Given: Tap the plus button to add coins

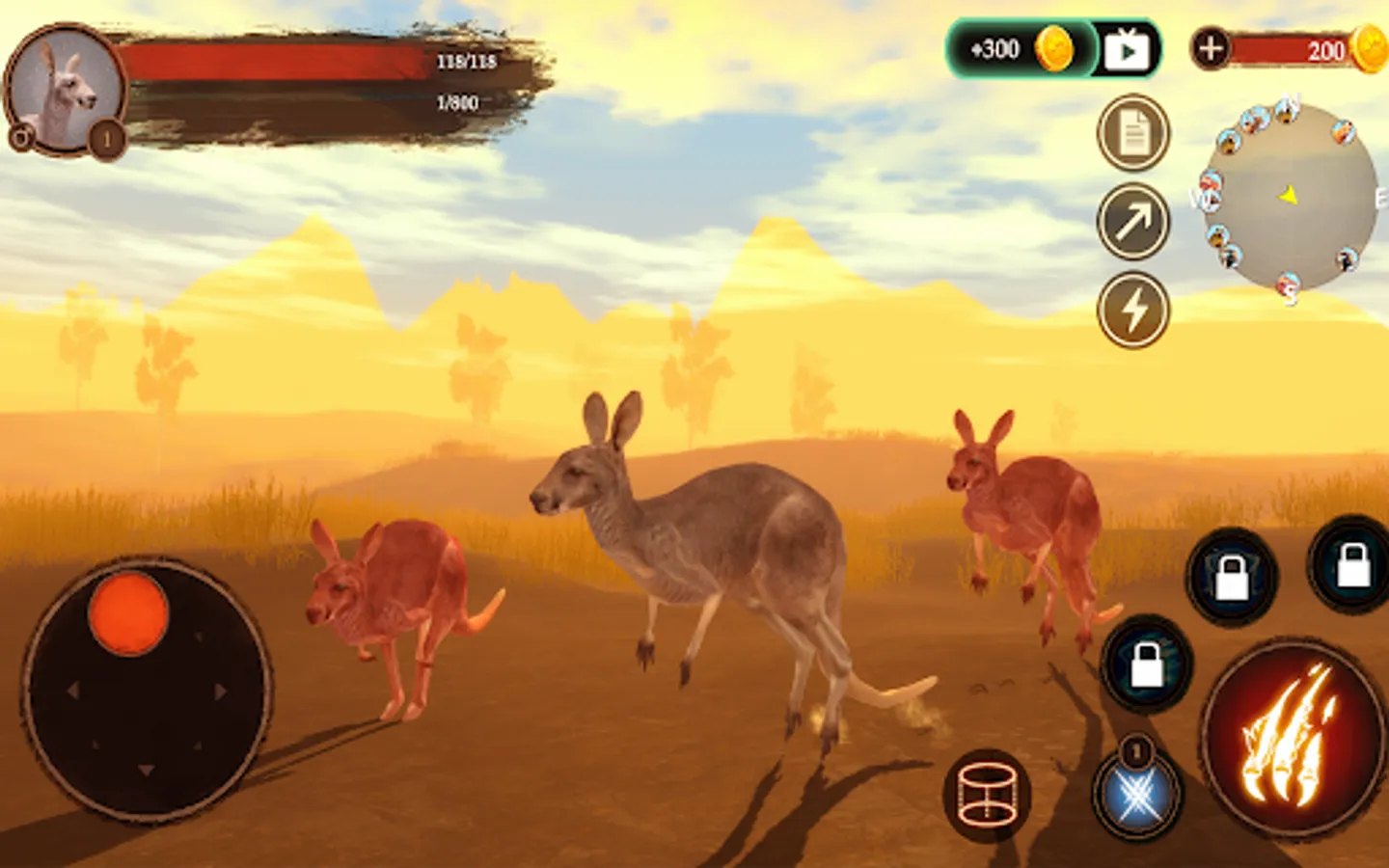Looking at the screenshot, I should tap(1211, 47).
